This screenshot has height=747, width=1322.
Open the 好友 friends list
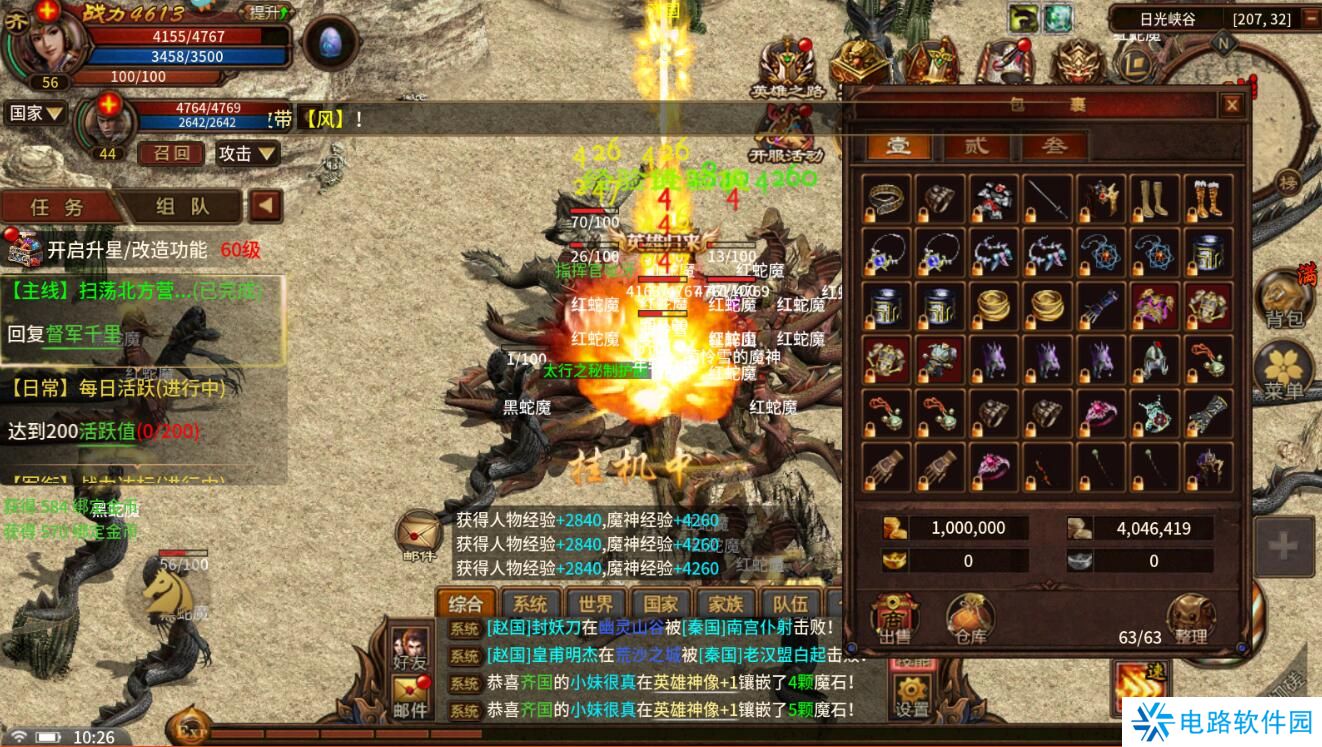(410, 648)
